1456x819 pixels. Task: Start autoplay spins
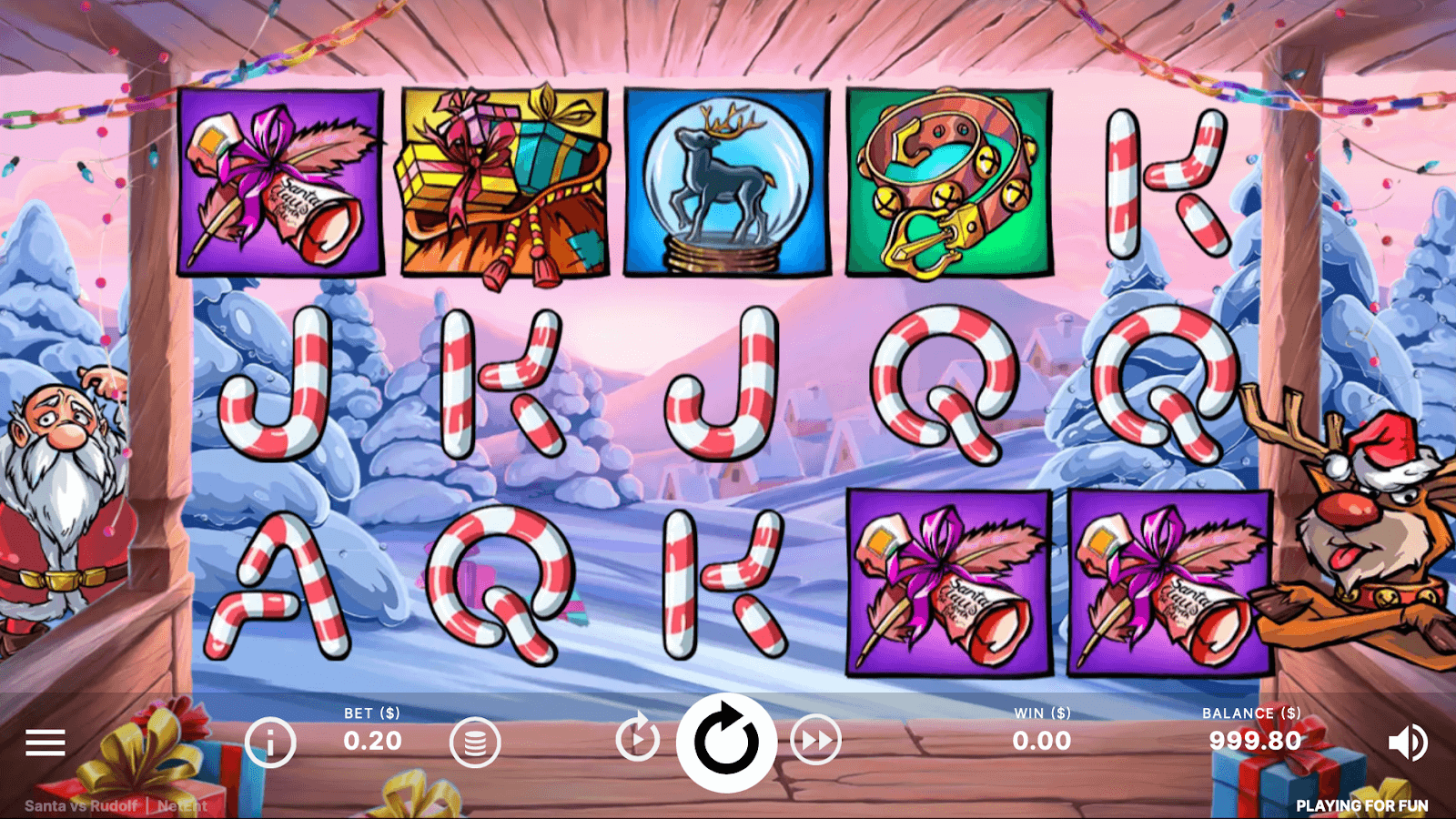click(x=637, y=739)
